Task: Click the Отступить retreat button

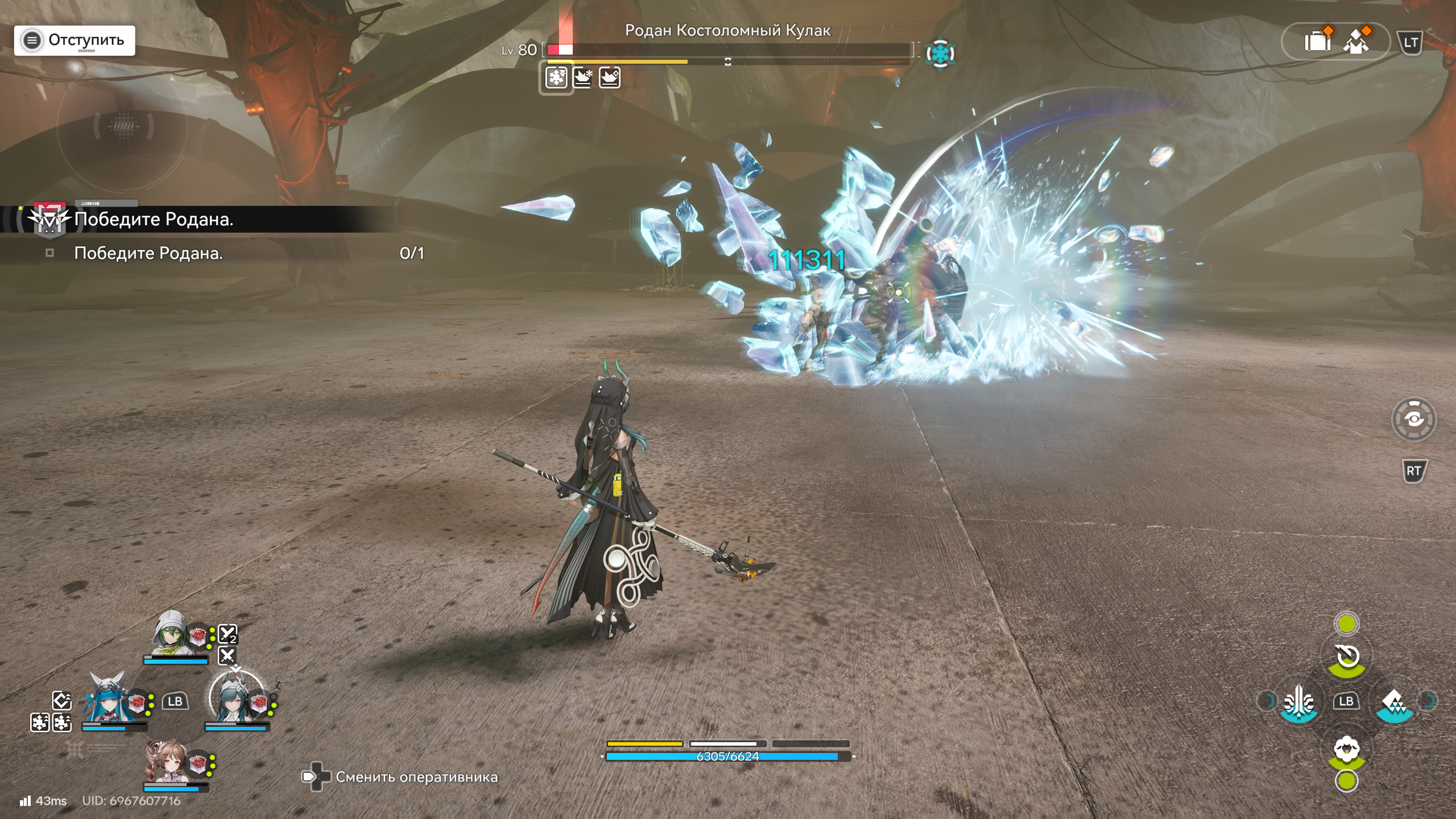Action: click(75, 40)
